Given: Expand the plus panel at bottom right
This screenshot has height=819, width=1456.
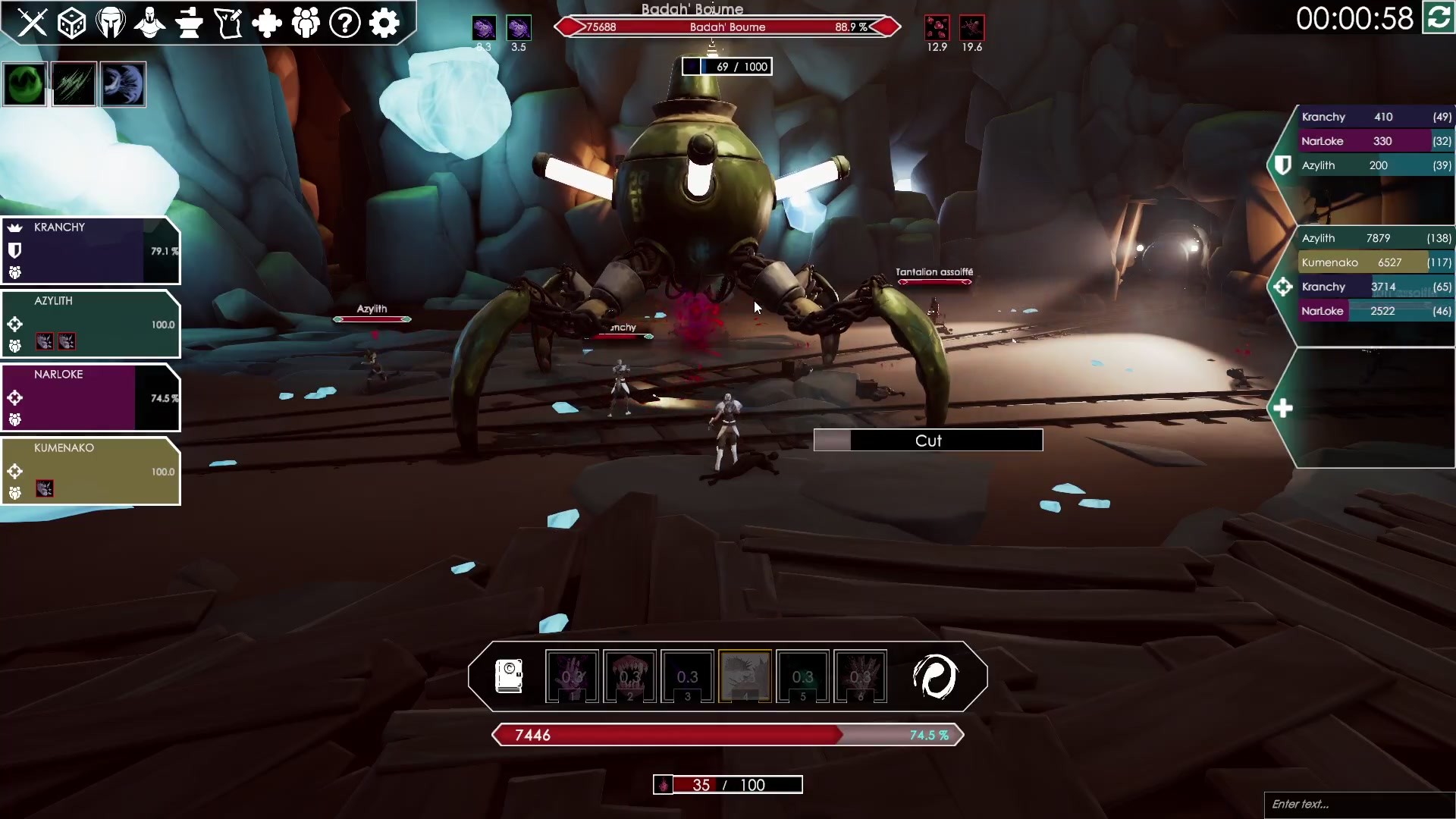Looking at the screenshot, I should pos(1284,408).
